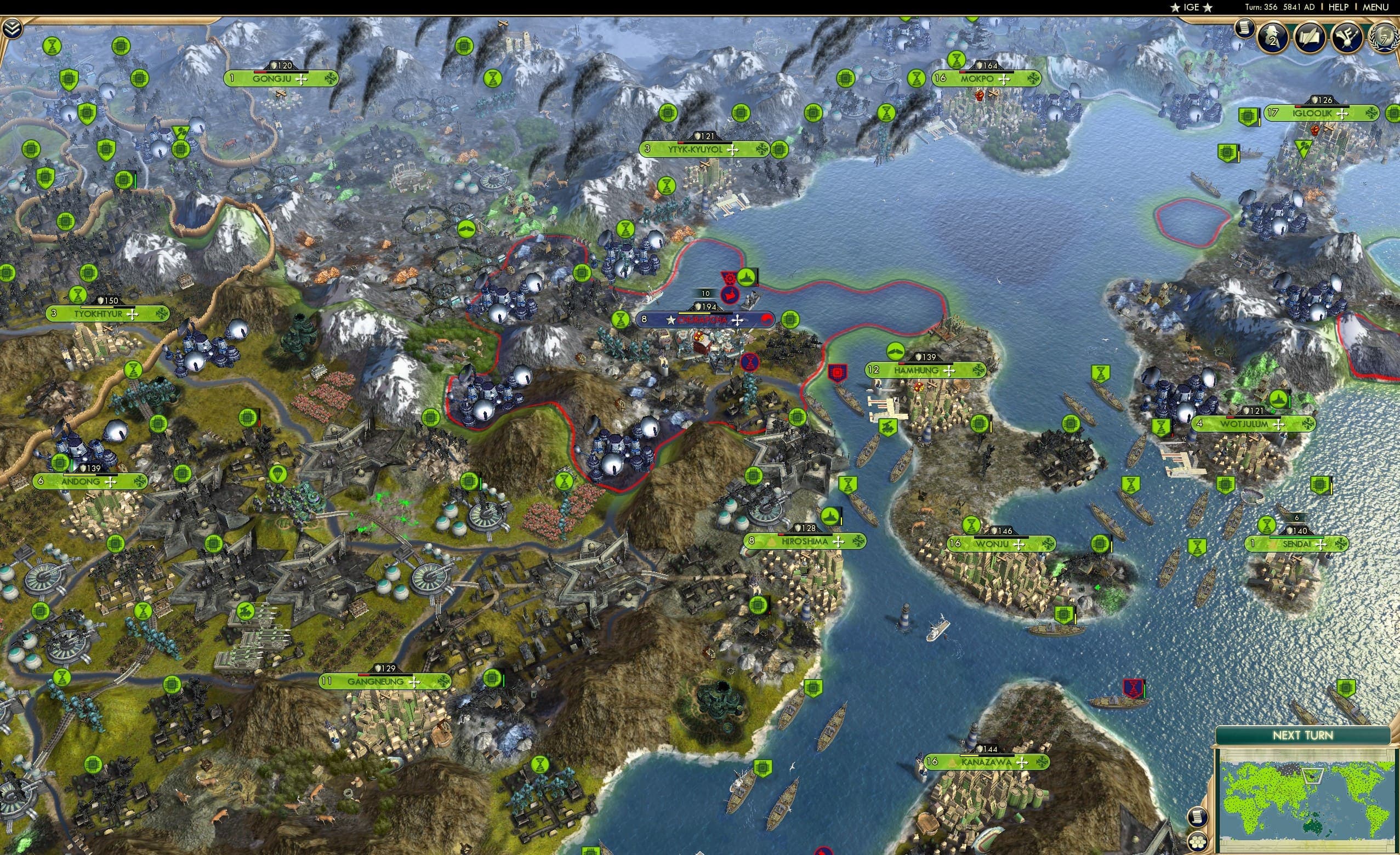The height and width of the screenshot is (855, 1400).
Task: Open the HELP menu
Action: point(1339,7)
